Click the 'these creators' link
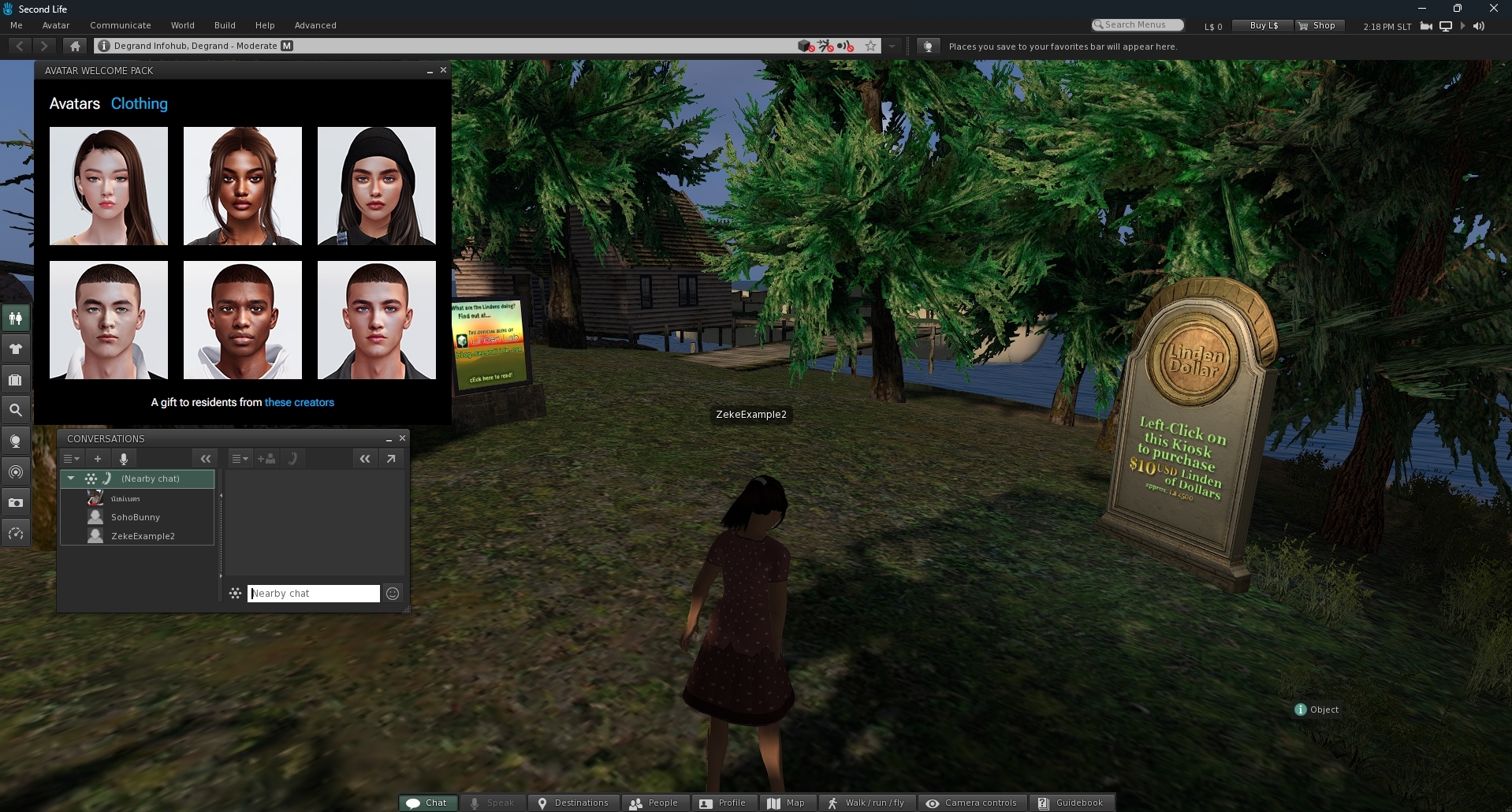The width and height of the screenshot is (1512, 812). [x=299, y=402]
